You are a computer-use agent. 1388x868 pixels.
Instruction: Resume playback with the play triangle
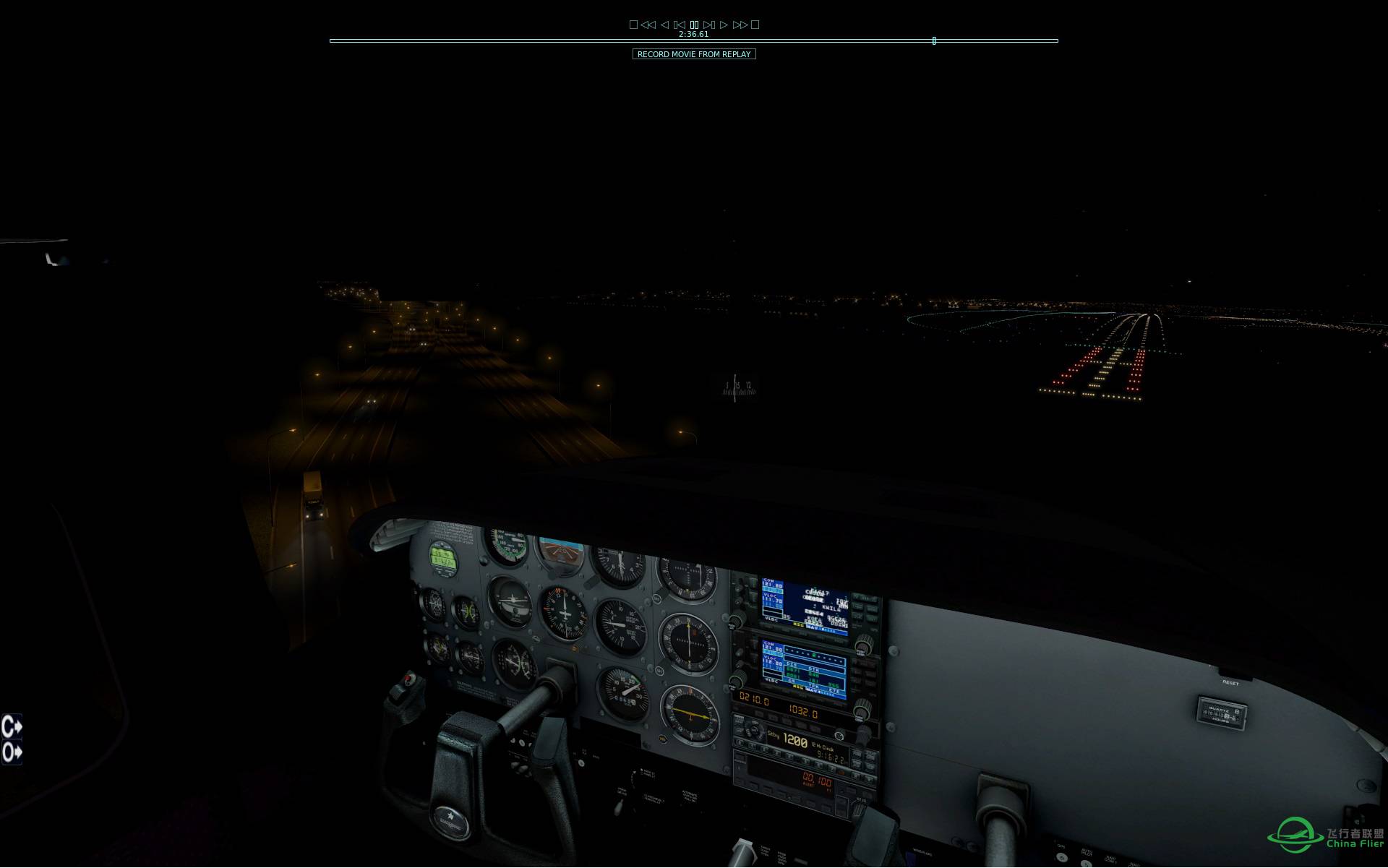[724, 24]
